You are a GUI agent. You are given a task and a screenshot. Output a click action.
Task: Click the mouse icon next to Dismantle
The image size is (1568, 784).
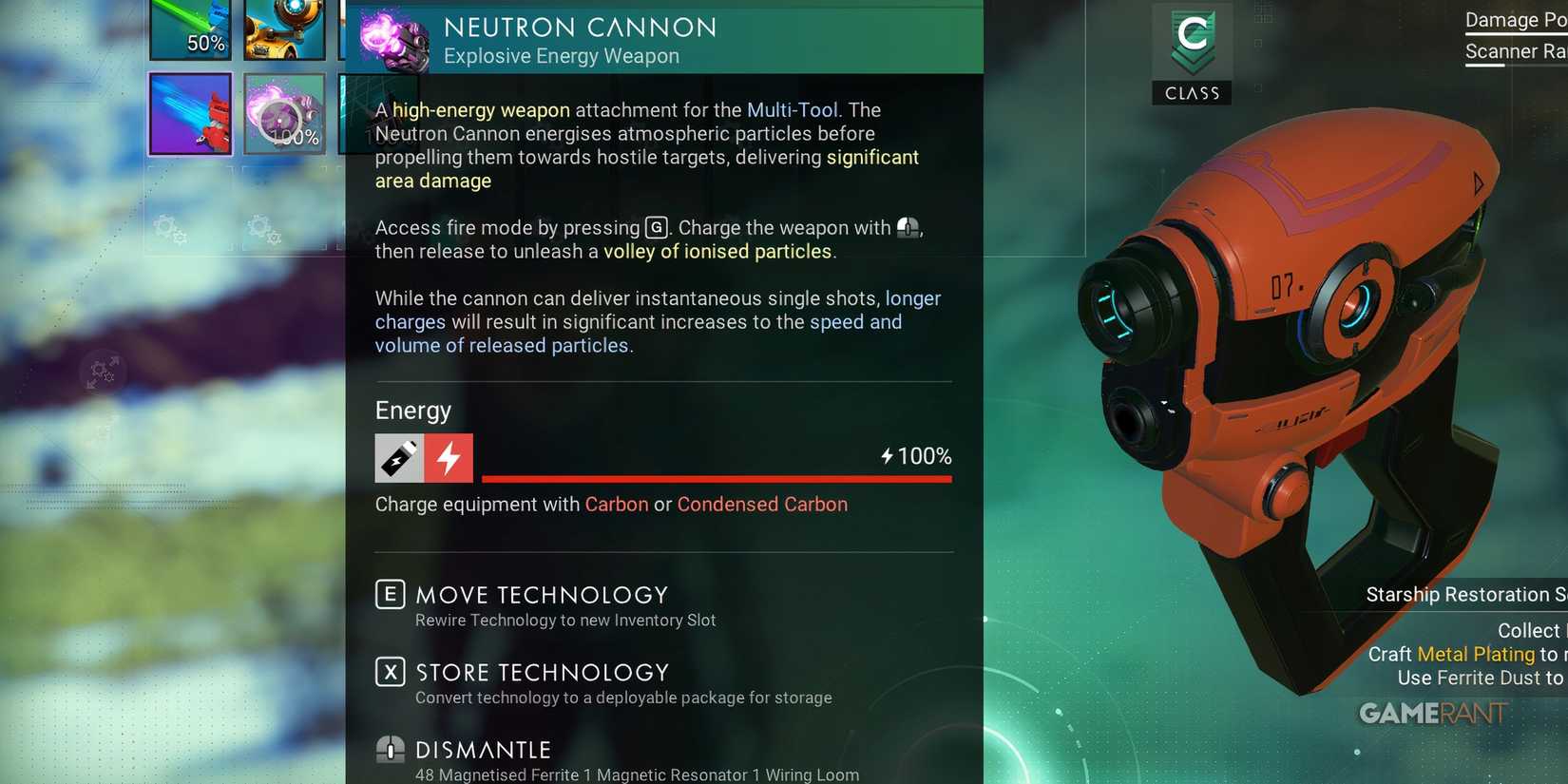[389, 749]
